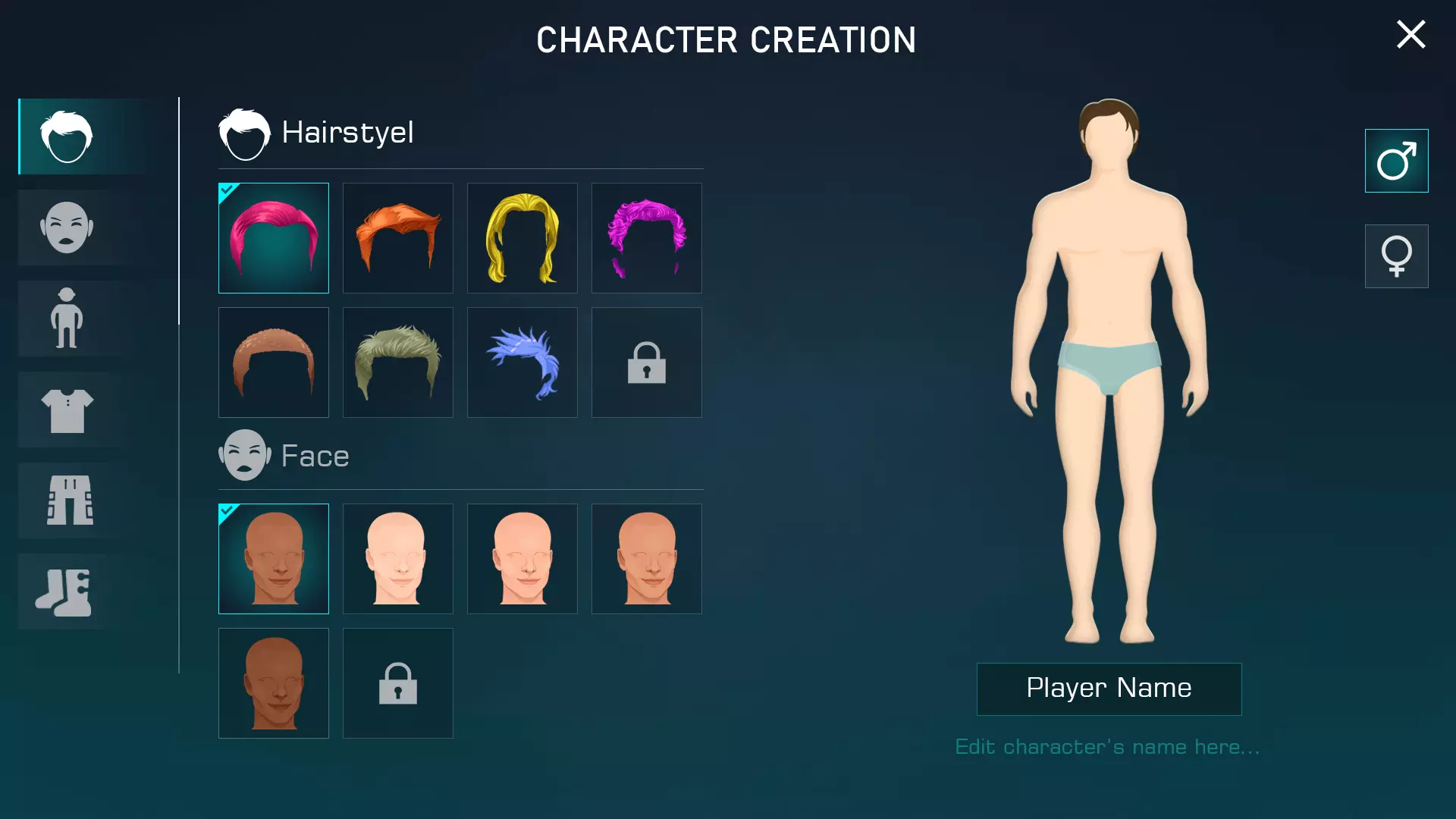The image size is (1456, 819).
Task: Choose the female gender symbol
Action: pos(1396,256)
